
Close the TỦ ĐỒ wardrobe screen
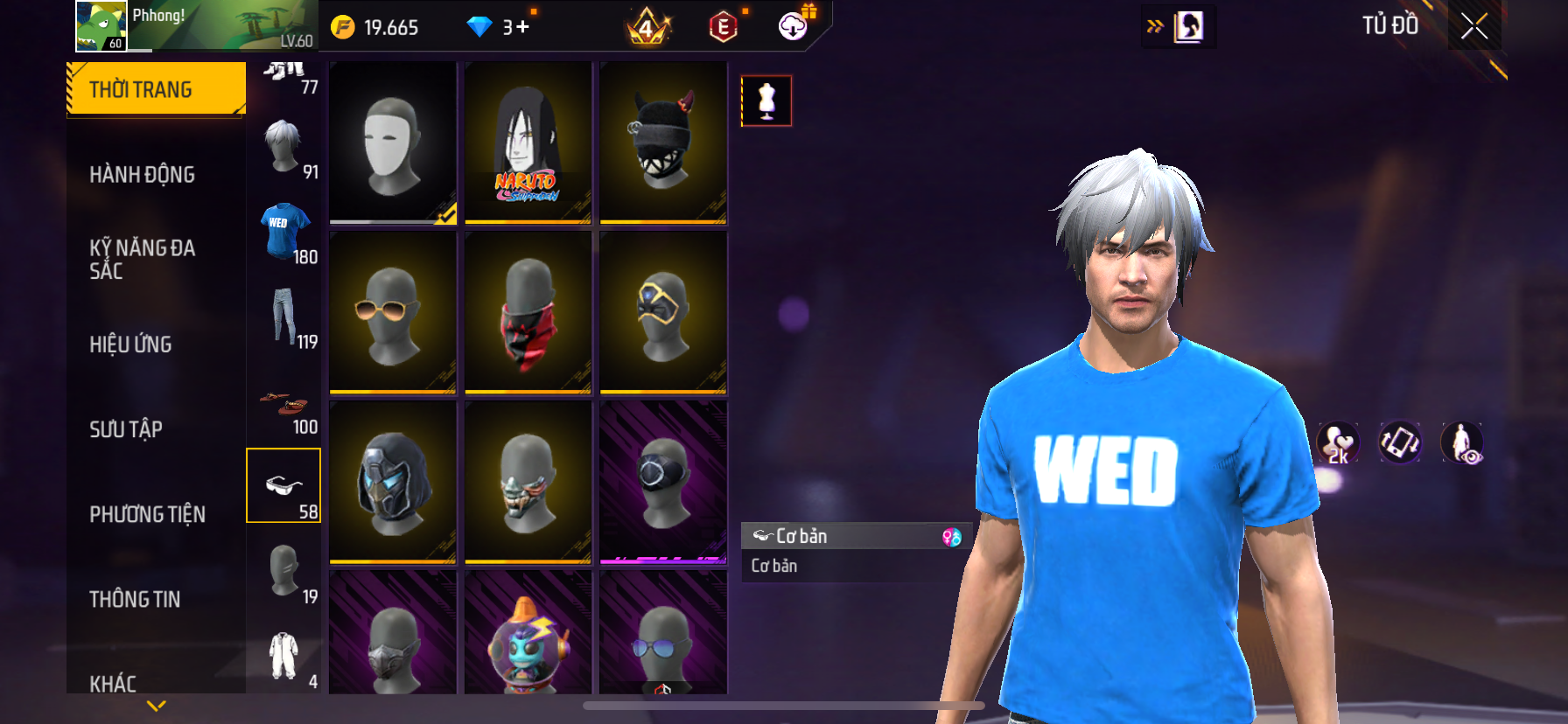(x=1474, y=26)
